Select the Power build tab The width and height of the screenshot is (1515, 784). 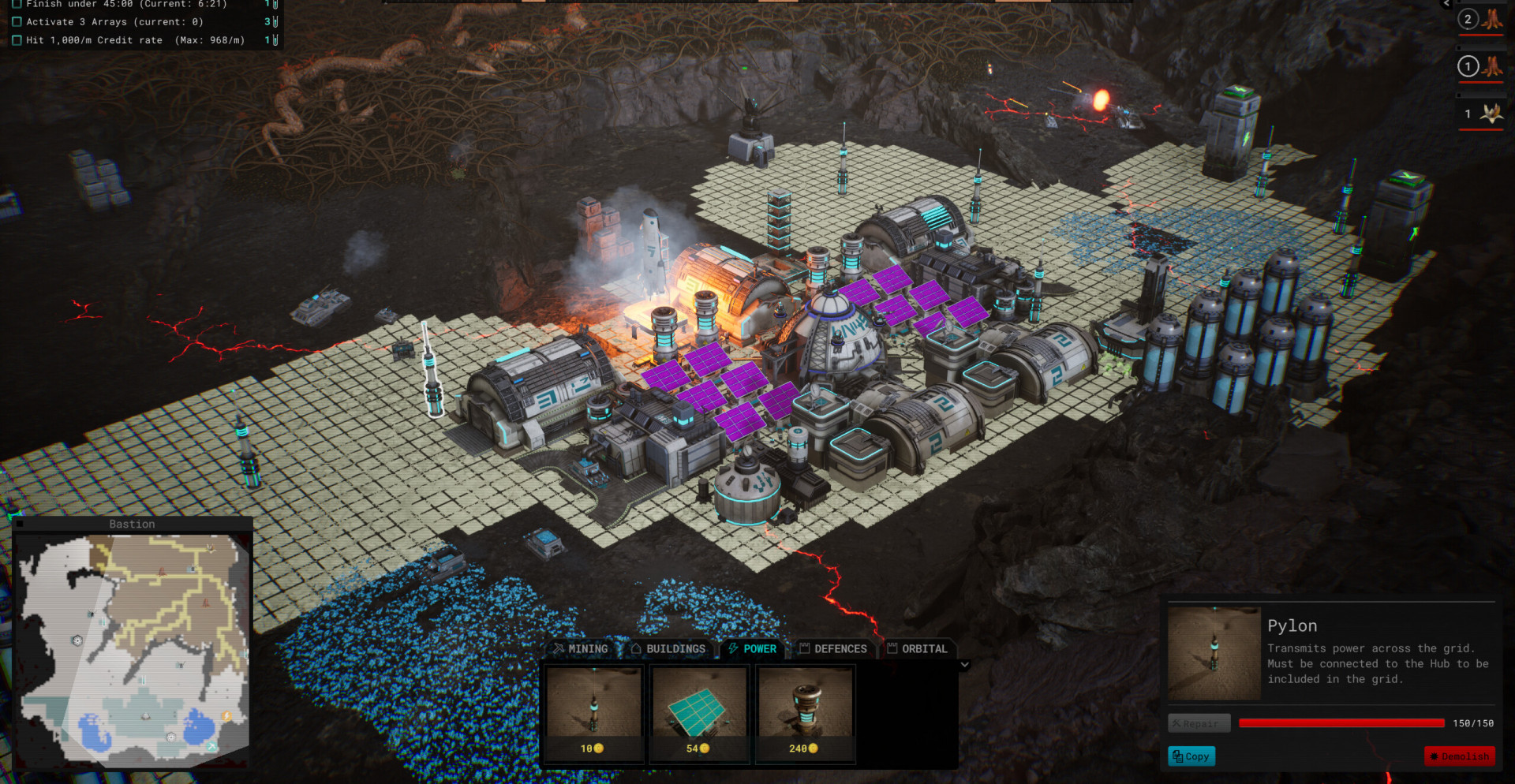tap(753, 649)
